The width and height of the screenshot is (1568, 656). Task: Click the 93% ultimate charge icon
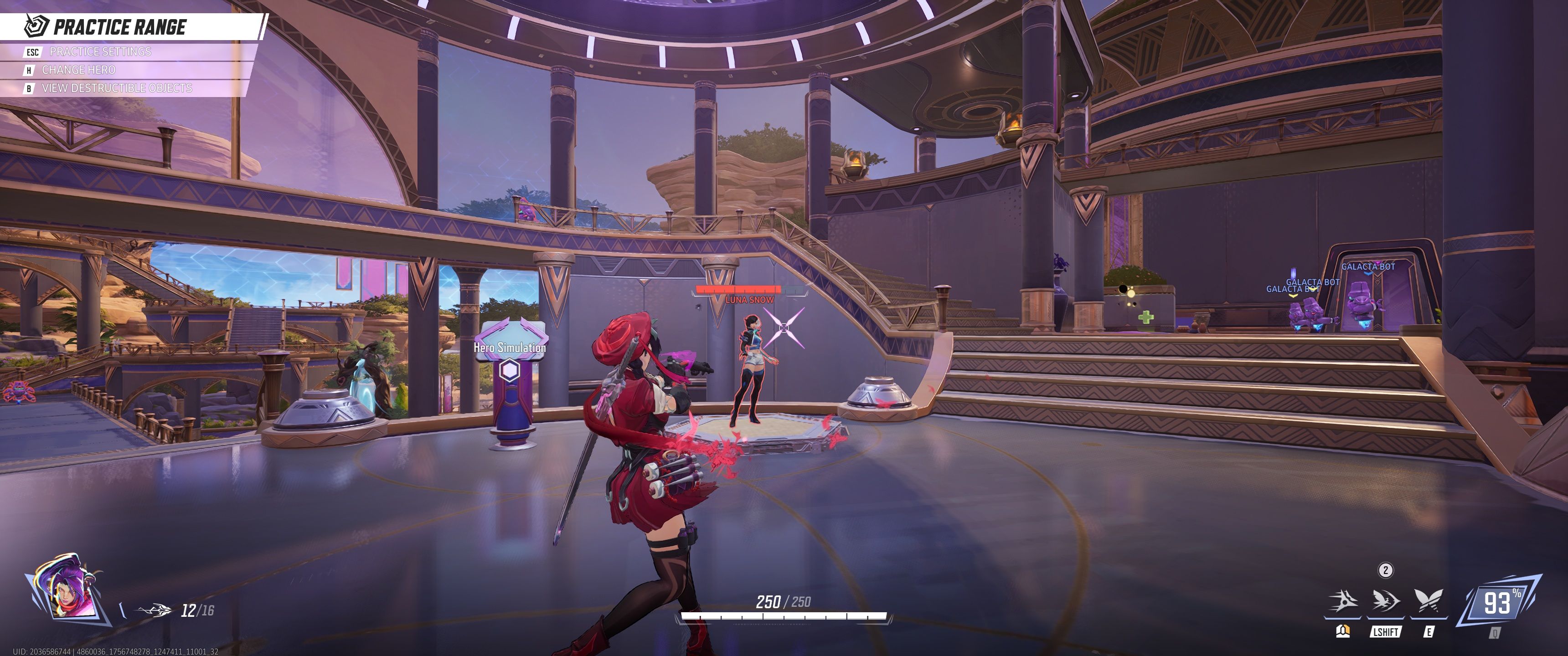1500,603
